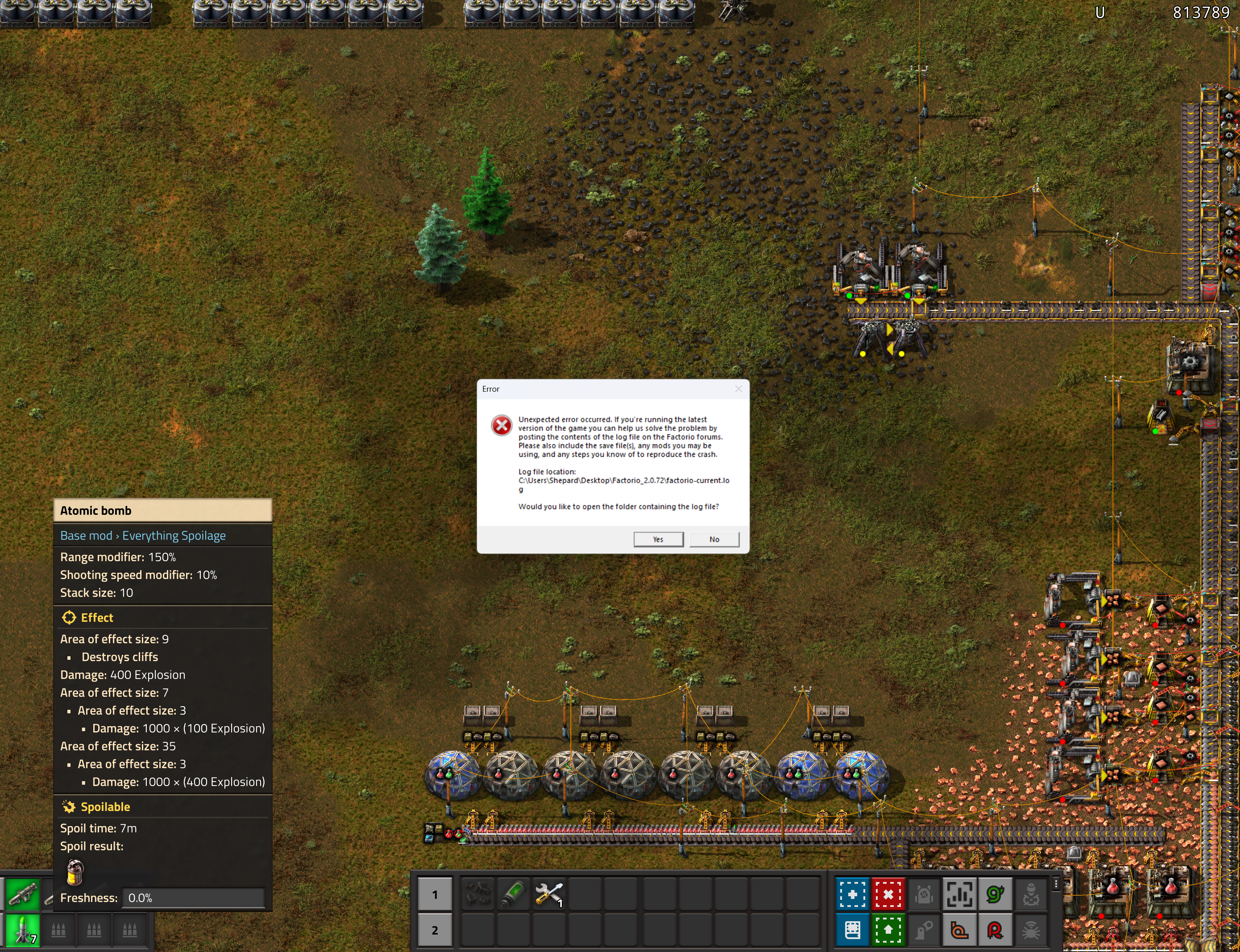Screen dimensions: 1240x952
Task: Toggle the bar-chart frame shortcut
Action: pos(959,895)
